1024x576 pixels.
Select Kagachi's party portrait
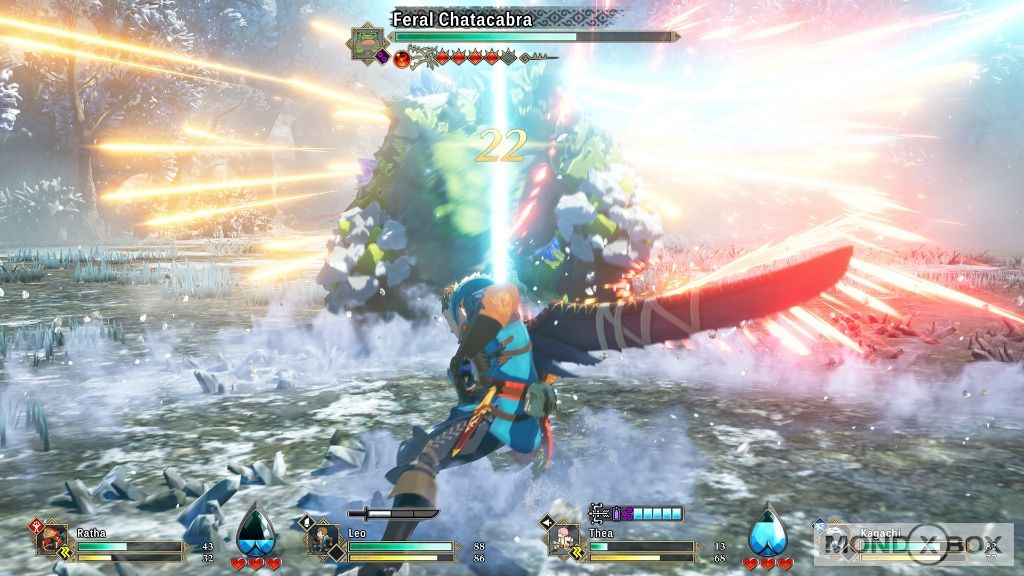pyautogui.click(x=833, y=540)
